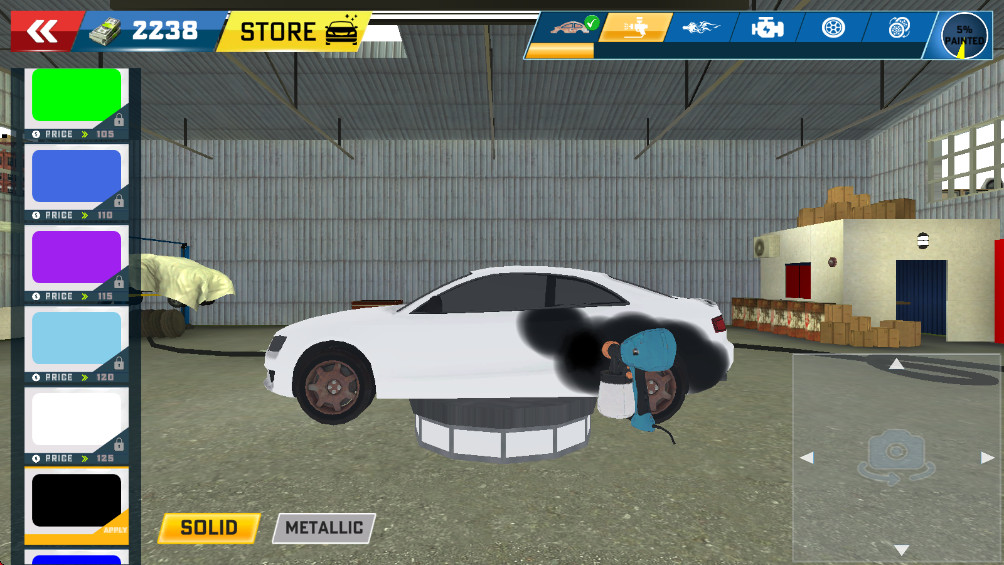Viewport: 1004px width, 565px height.
Task: Rotate camera with the up arrow
Action: coord(897,365)
